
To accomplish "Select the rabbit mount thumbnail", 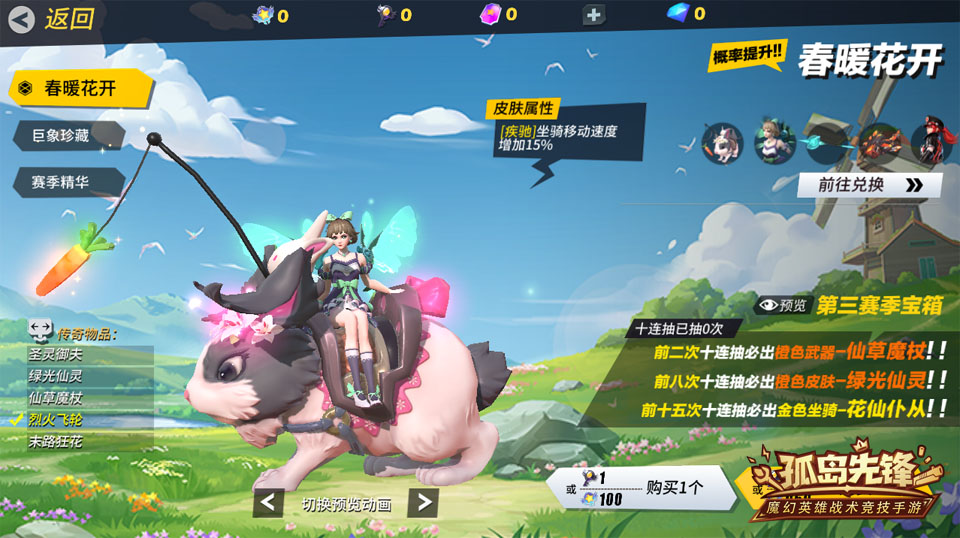I will [x=722, y=143].
